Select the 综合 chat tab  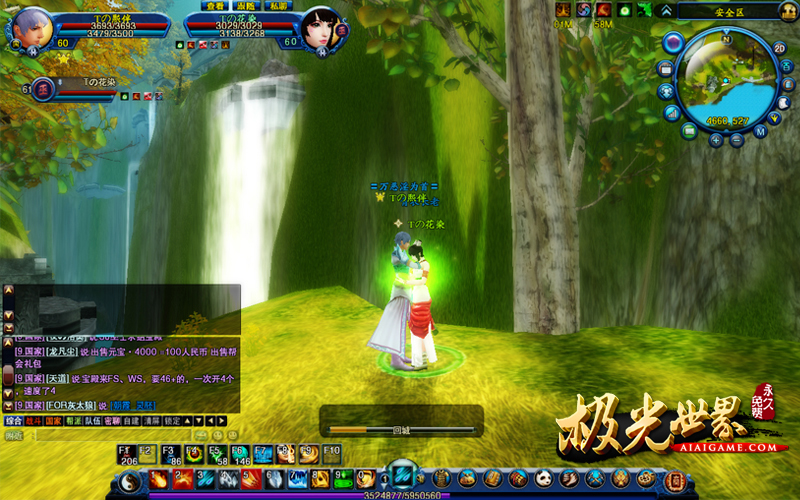pyautogui.click(x=14, y=421)
